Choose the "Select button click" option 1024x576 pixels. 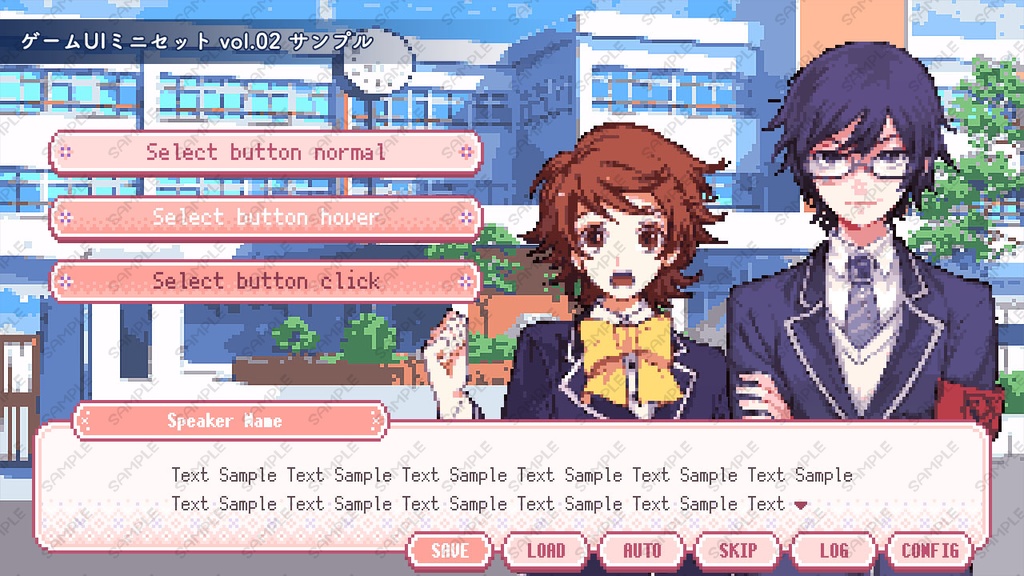tap(265, 281)
